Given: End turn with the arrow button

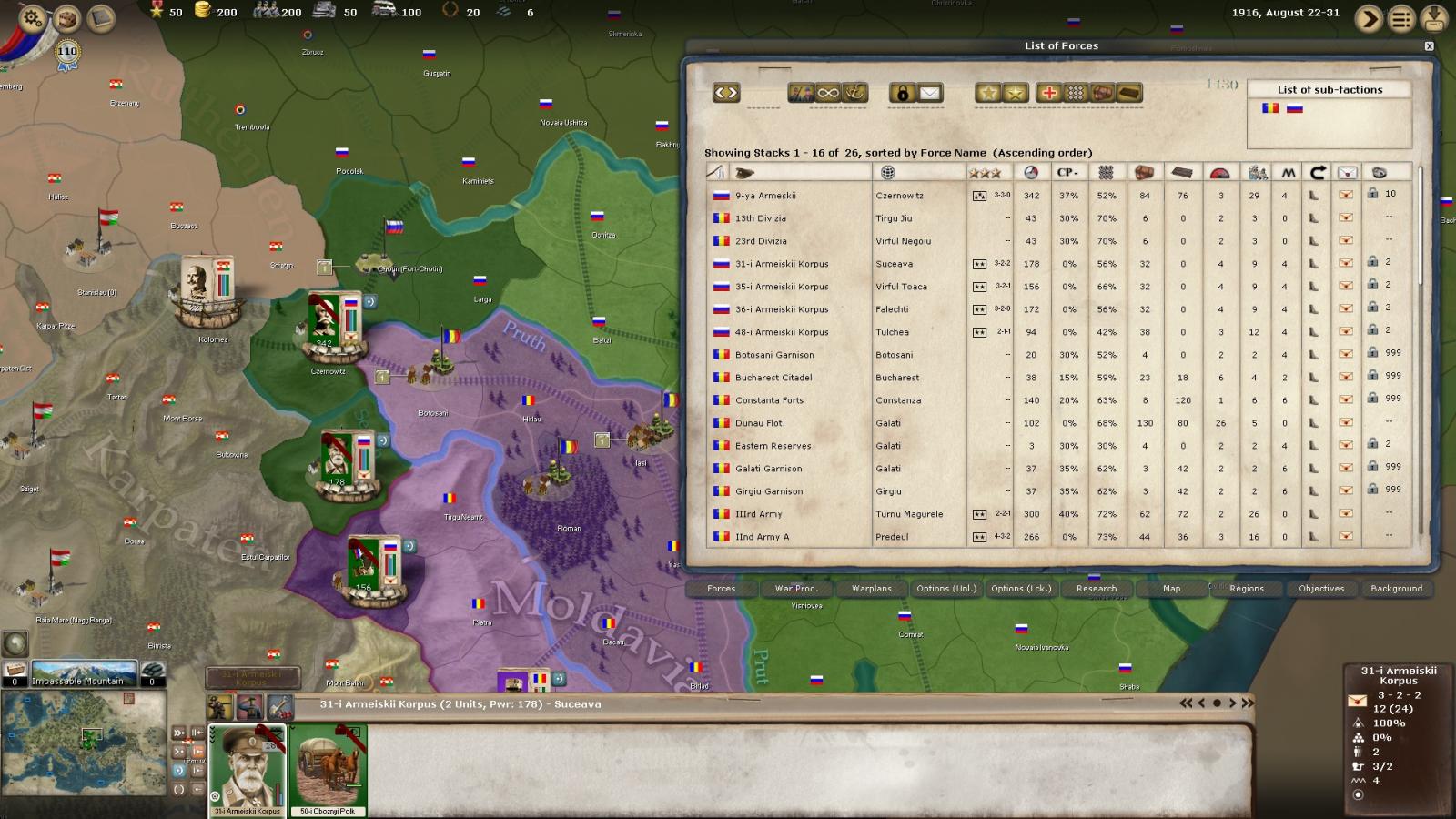Looking at the screenshot, I should tap(1368, 18).
